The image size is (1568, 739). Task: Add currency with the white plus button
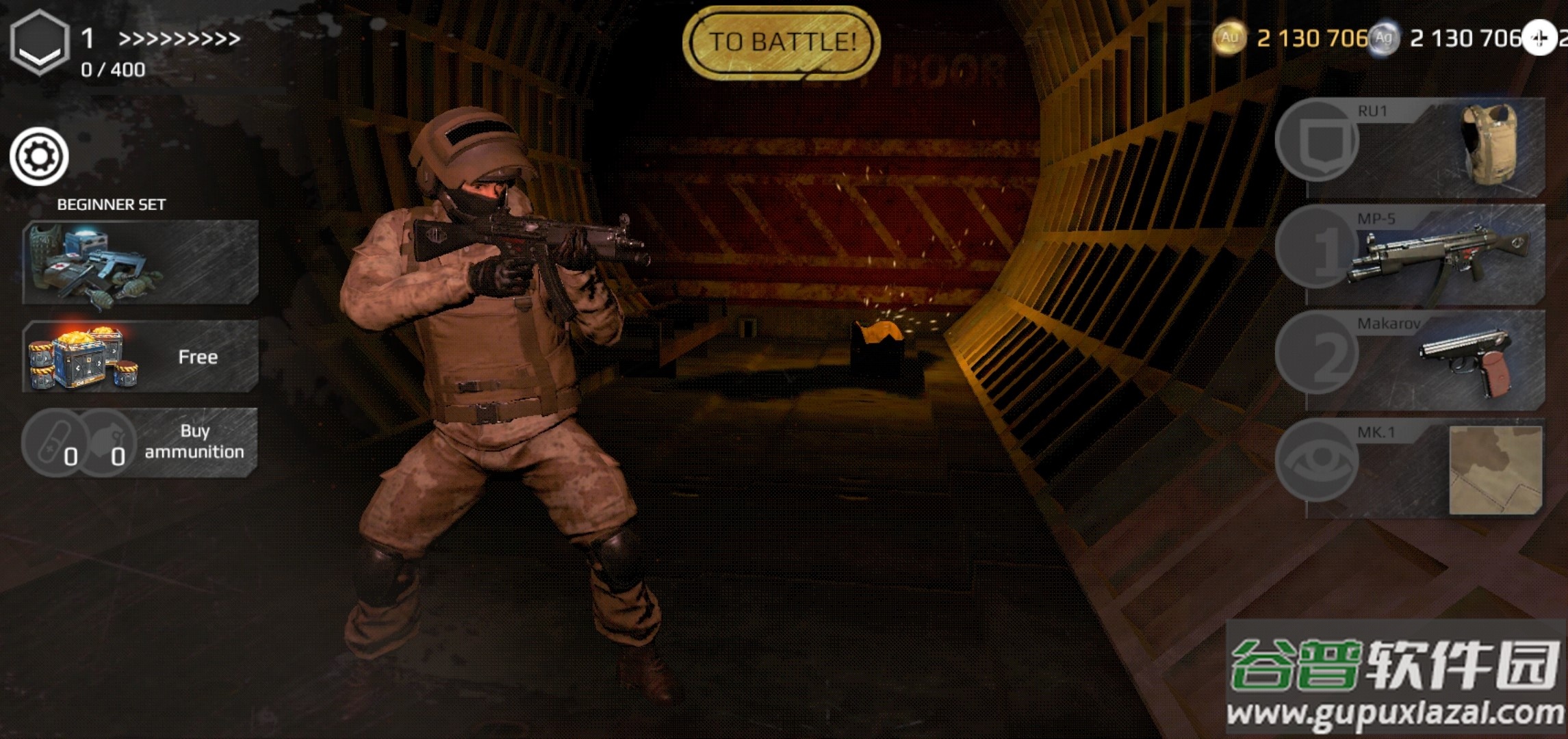[x=1539, y=38]
